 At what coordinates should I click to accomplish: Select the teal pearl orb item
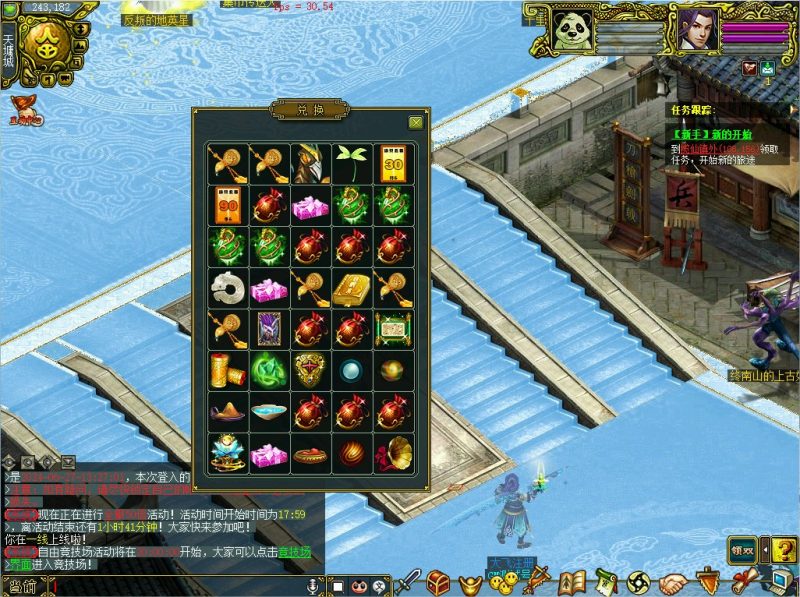pyautogui.click(x=351, y=370)
